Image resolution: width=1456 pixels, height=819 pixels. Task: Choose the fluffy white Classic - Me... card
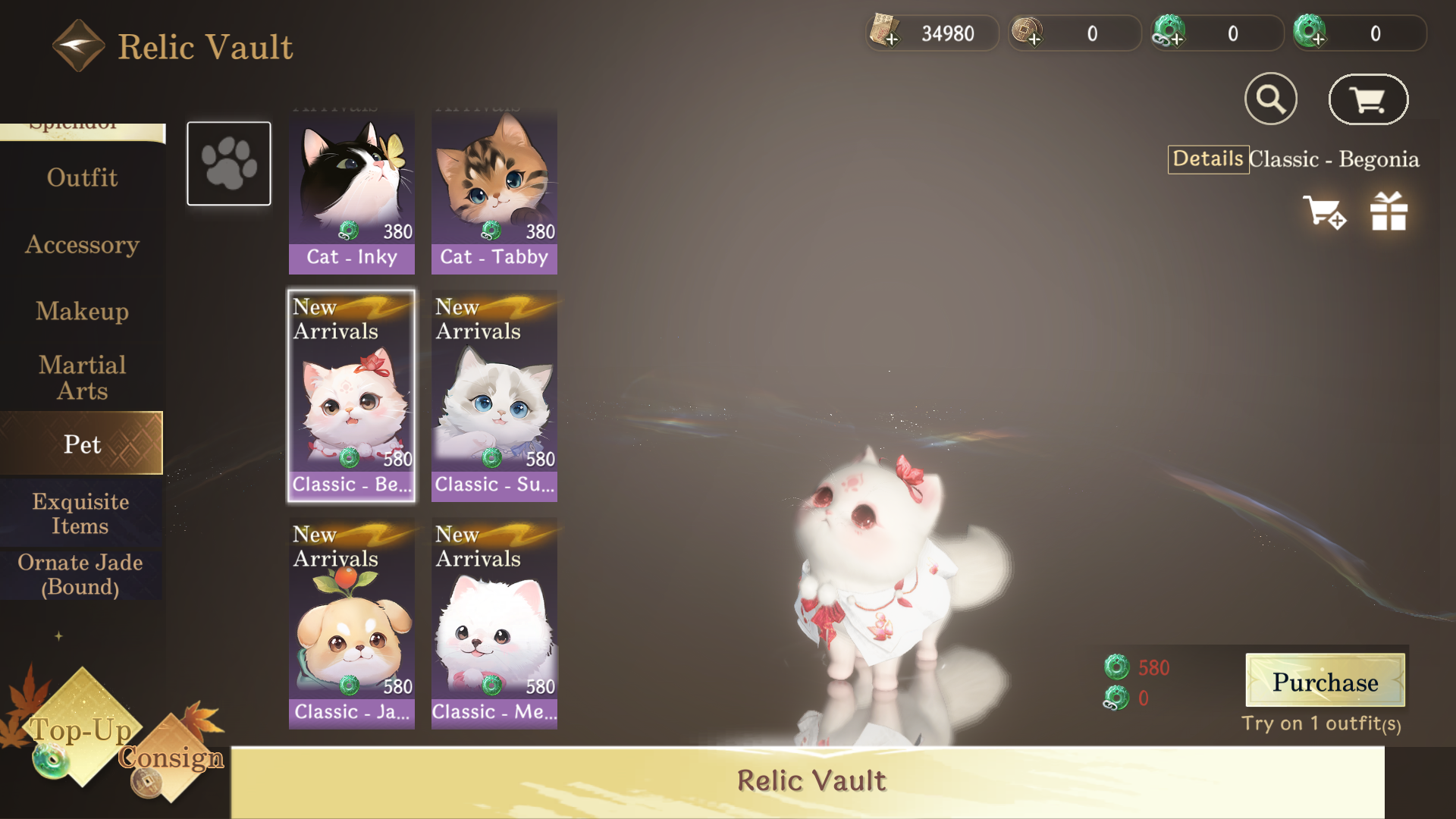(x=494, y=623)
